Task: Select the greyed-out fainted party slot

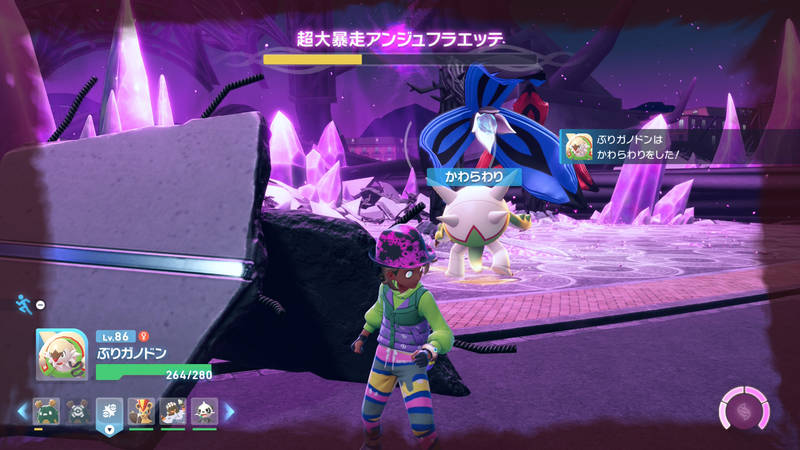Action: [x=76, y=410]
